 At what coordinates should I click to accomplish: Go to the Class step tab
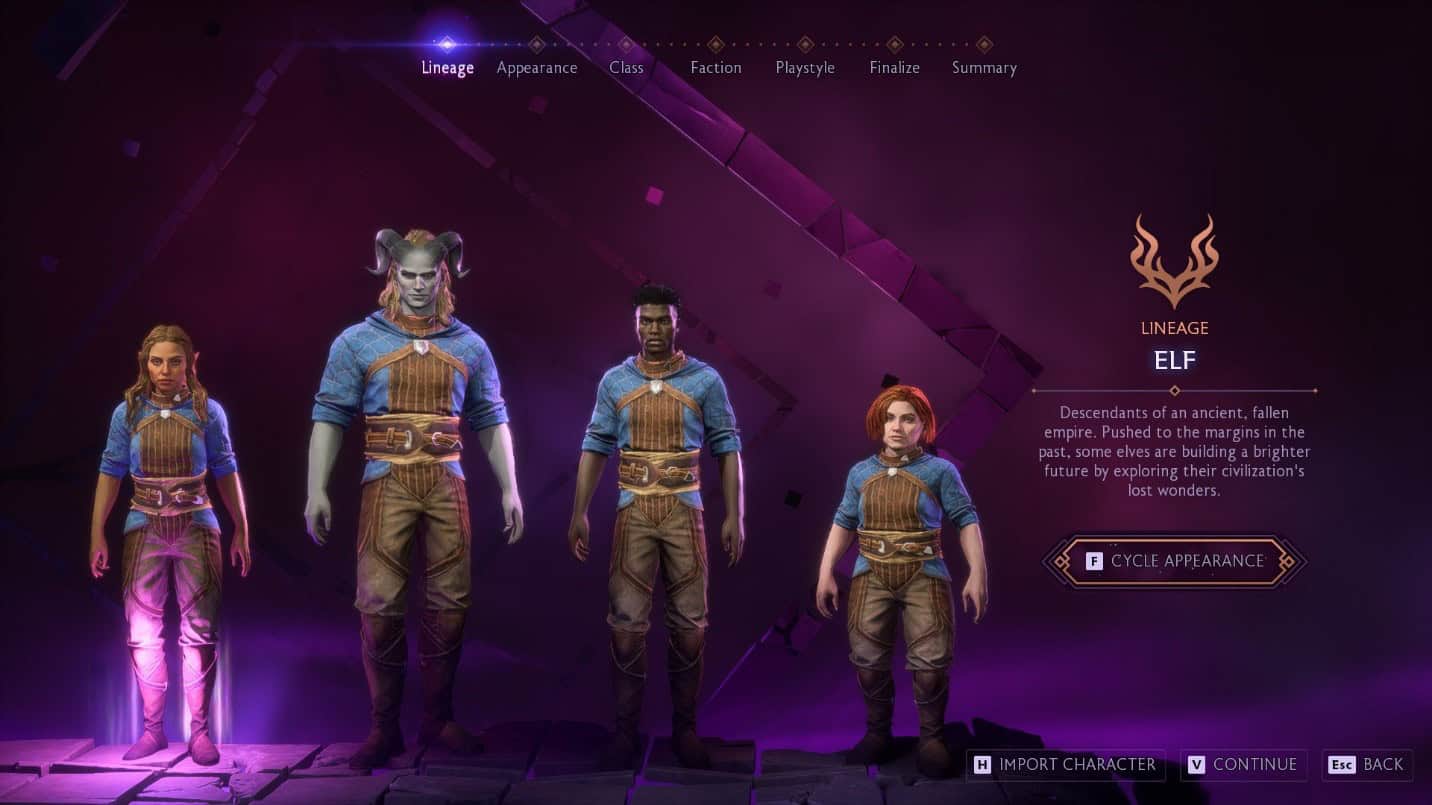coord(626,67)
